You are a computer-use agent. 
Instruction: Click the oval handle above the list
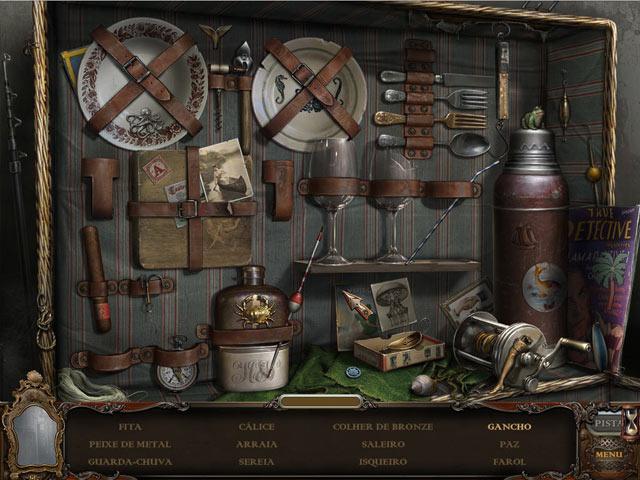(x=320, y=401)
